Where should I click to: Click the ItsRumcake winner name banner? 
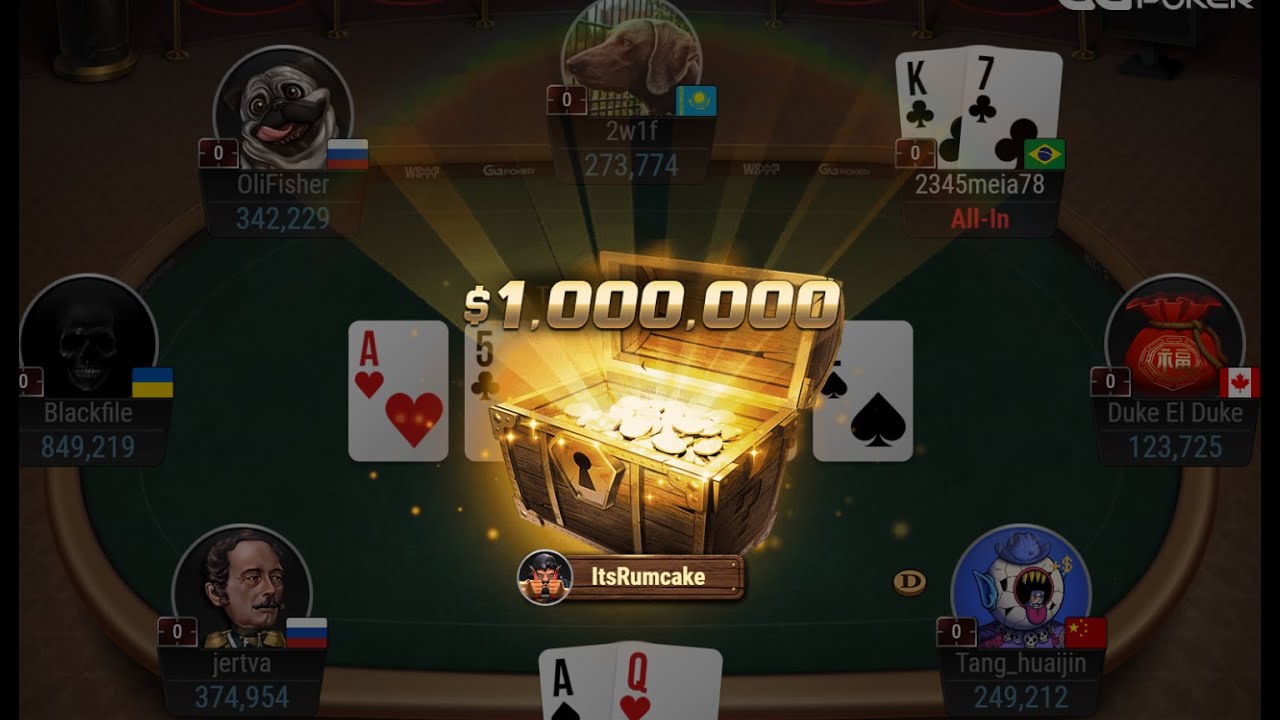click(632, 577)
